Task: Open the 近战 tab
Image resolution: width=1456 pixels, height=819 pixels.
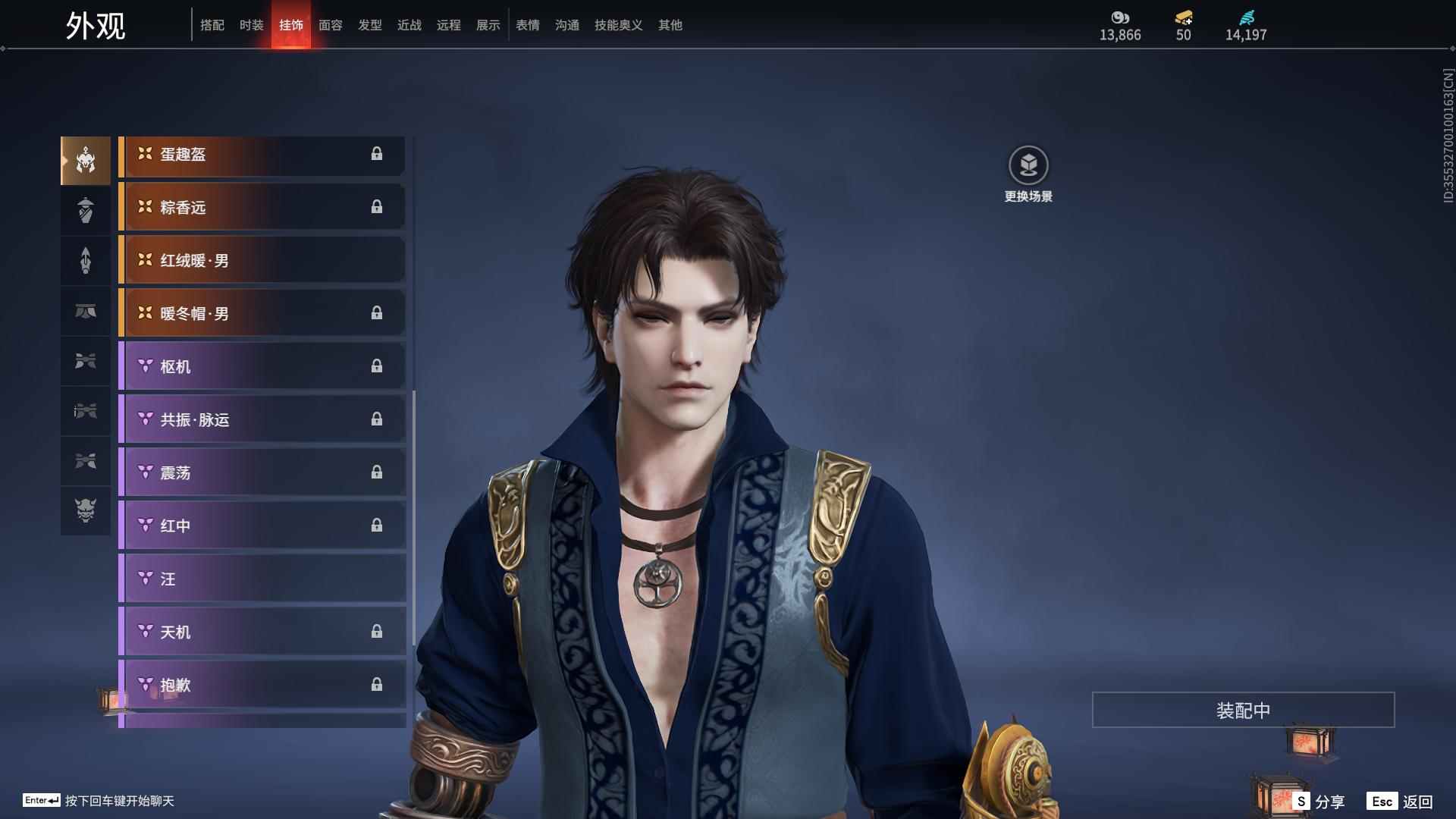Action: [409, 25]
